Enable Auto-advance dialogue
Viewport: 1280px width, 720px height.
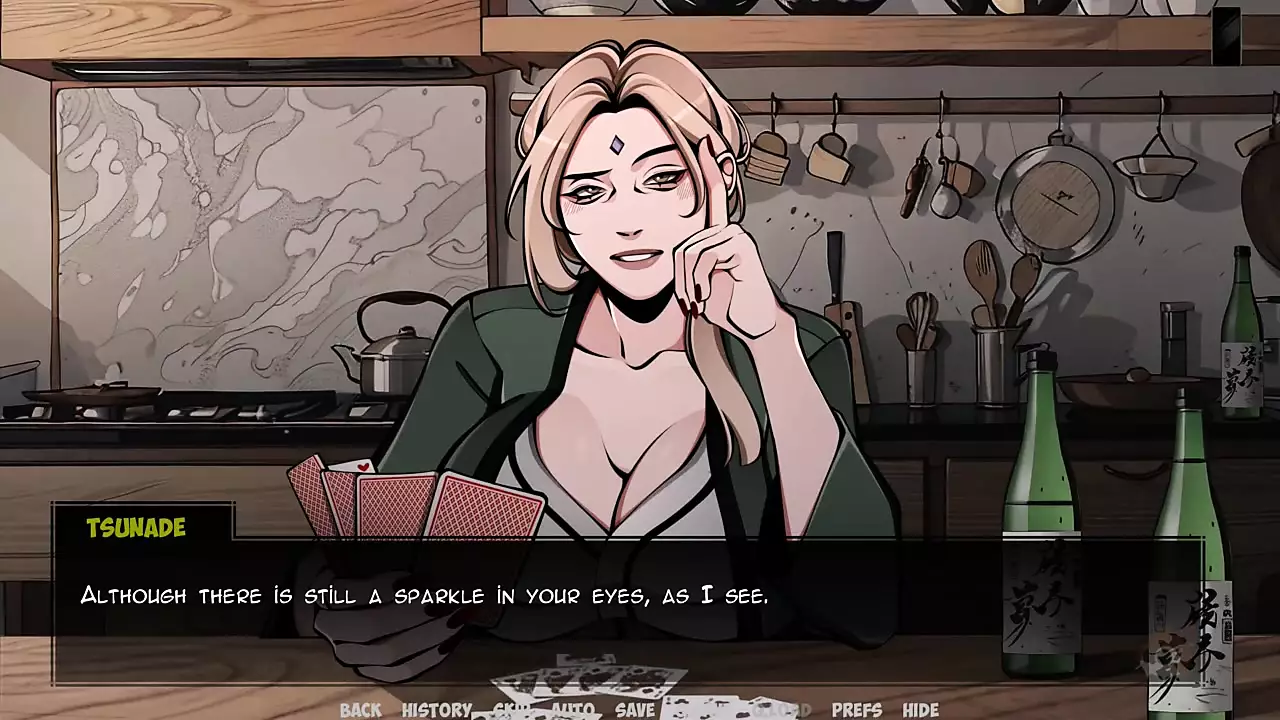click(x=572, y=710)
